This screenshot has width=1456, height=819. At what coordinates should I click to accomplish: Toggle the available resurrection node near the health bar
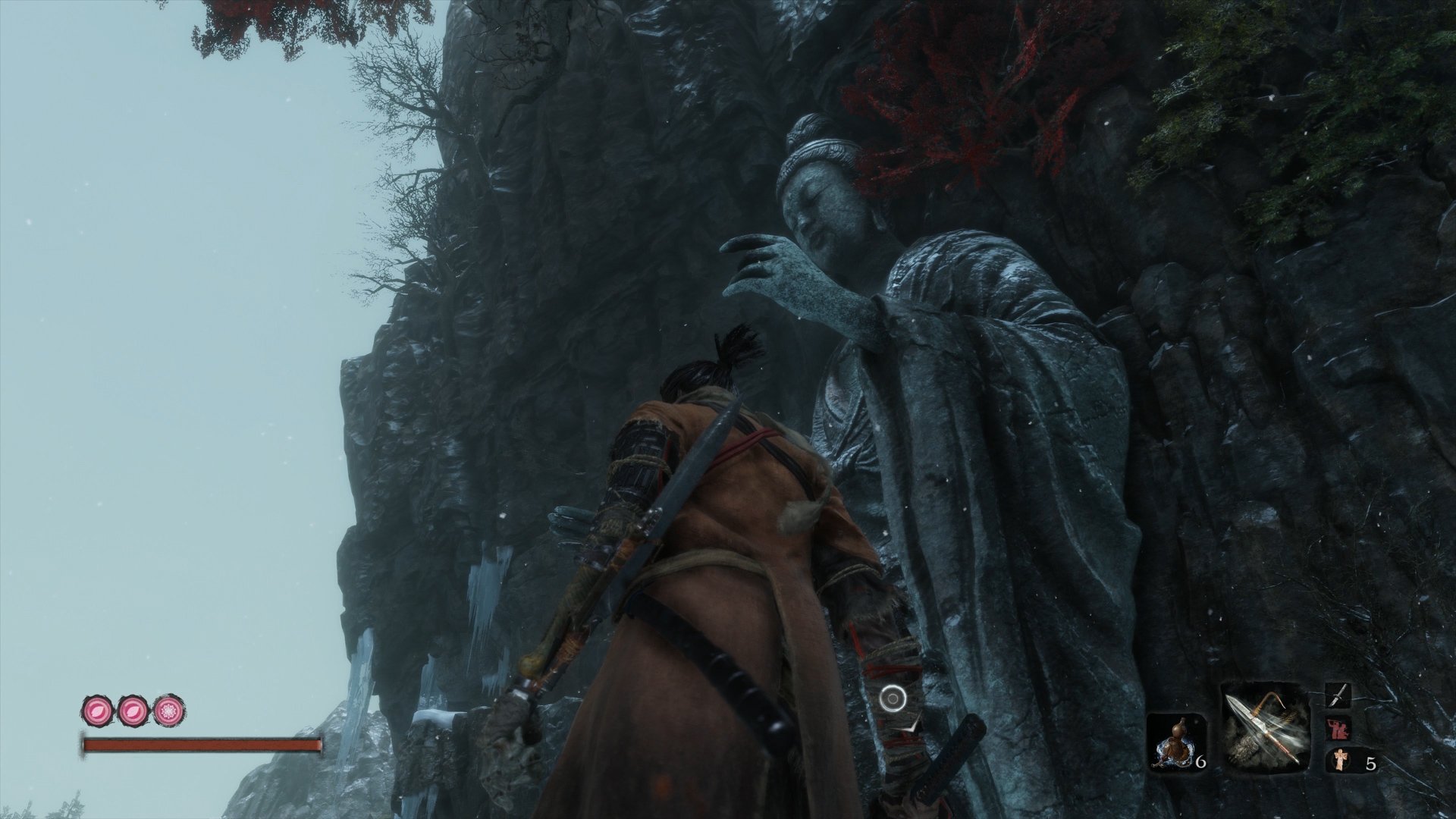168,709
